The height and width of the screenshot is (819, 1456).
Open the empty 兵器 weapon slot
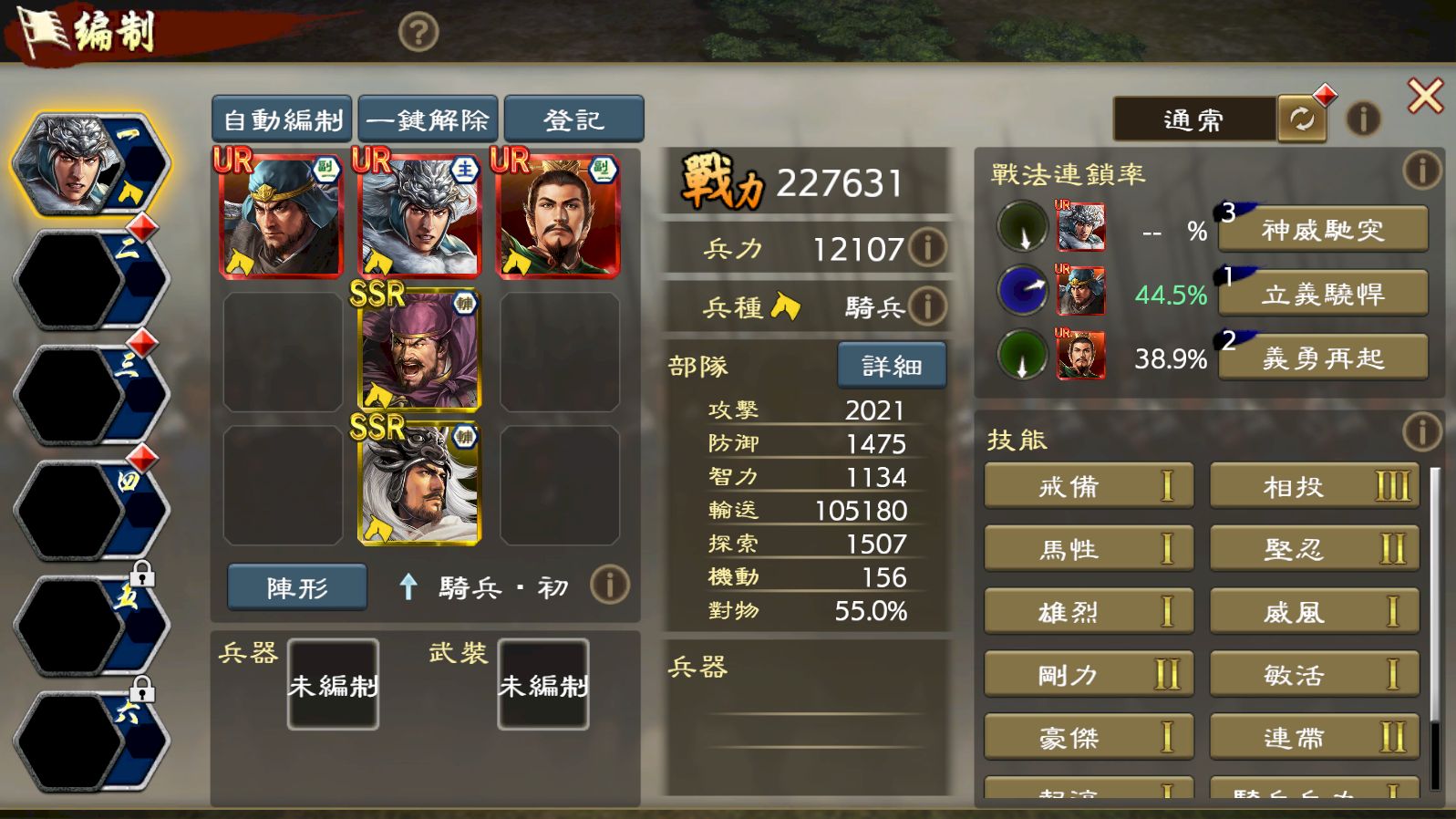(x=333, y=684)
